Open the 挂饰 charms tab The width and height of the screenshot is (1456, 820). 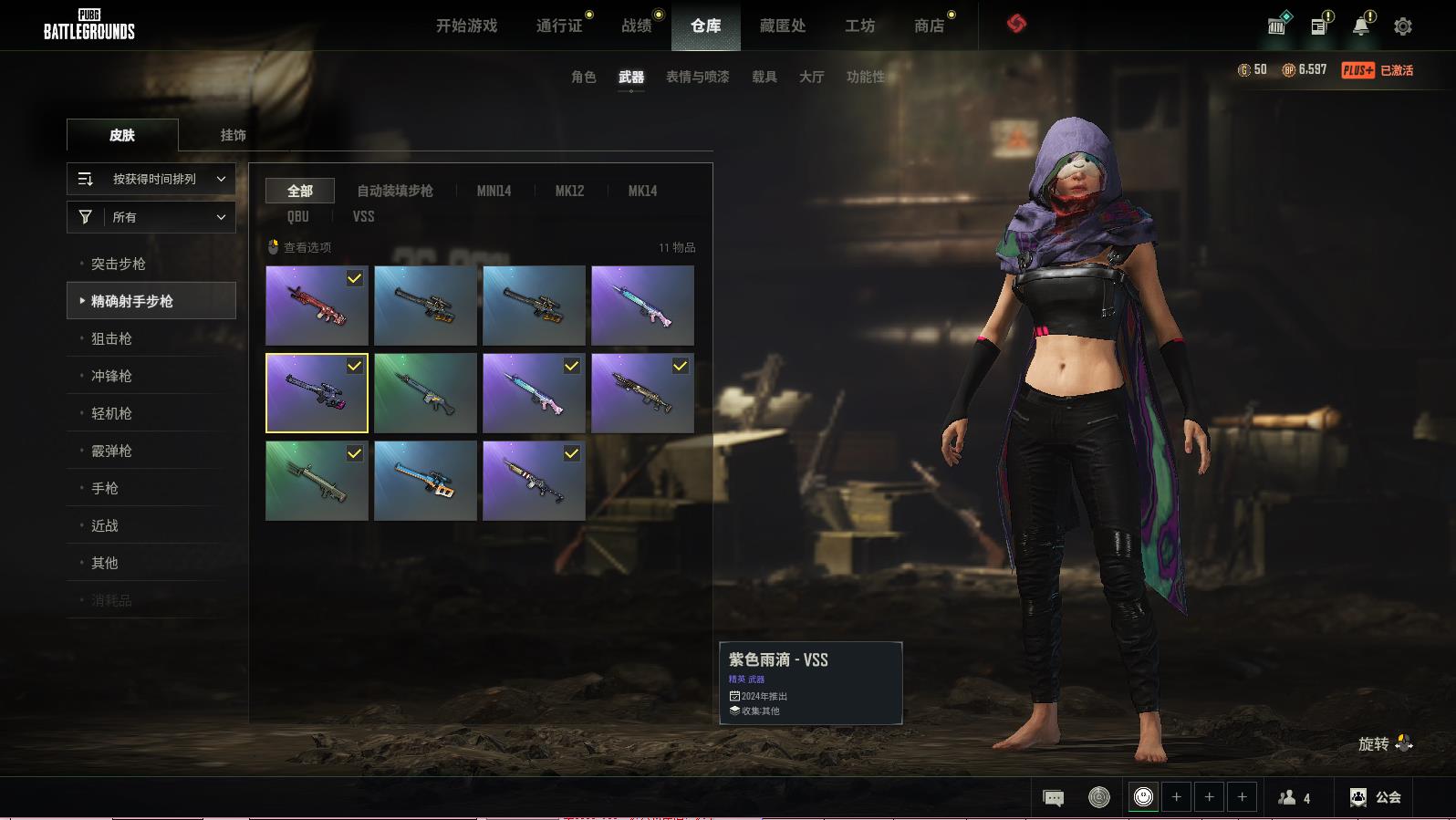pyautogui.click(x=233, y=135)
